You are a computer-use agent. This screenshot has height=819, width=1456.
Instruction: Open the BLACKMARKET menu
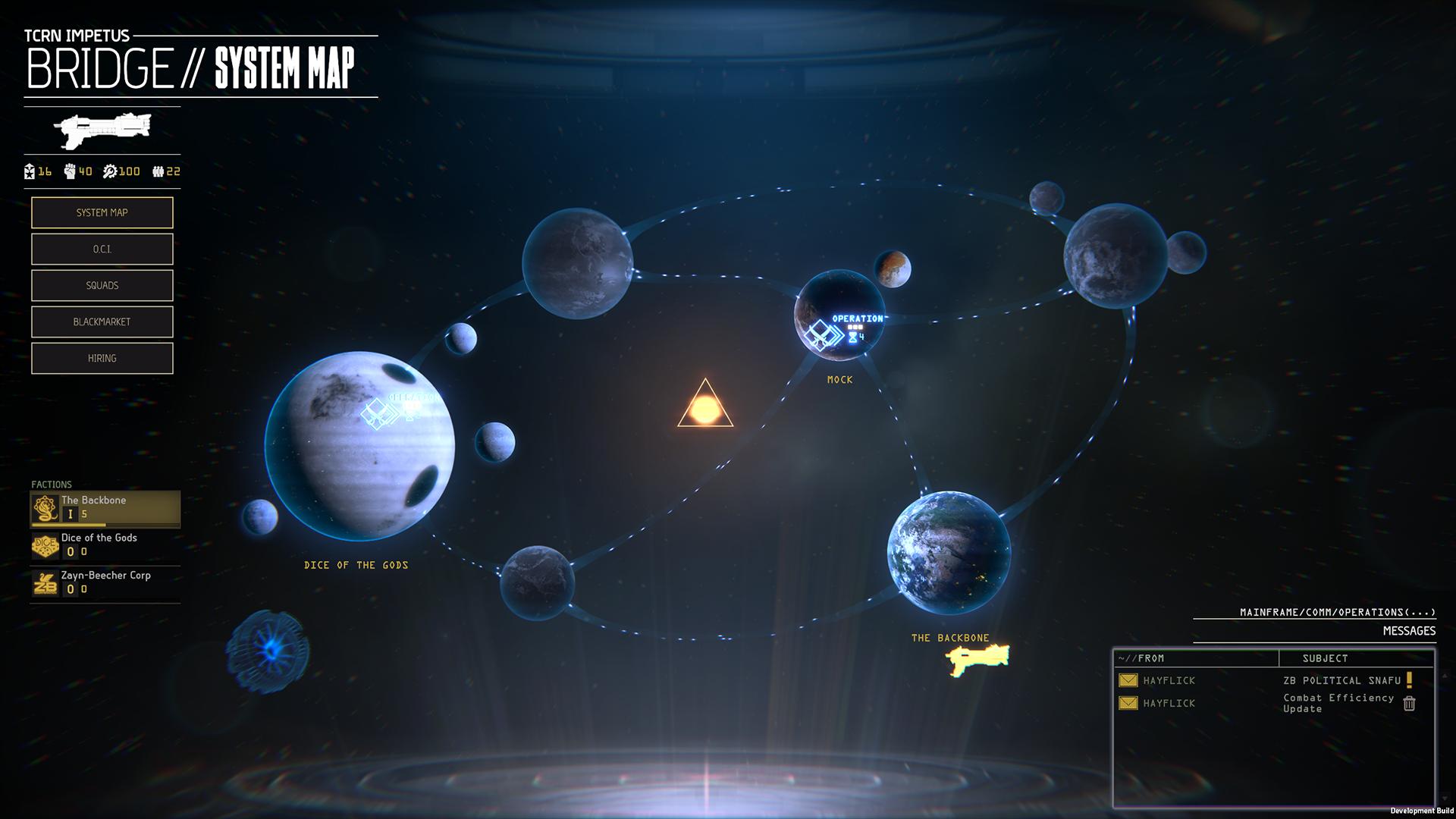point(102,322)
